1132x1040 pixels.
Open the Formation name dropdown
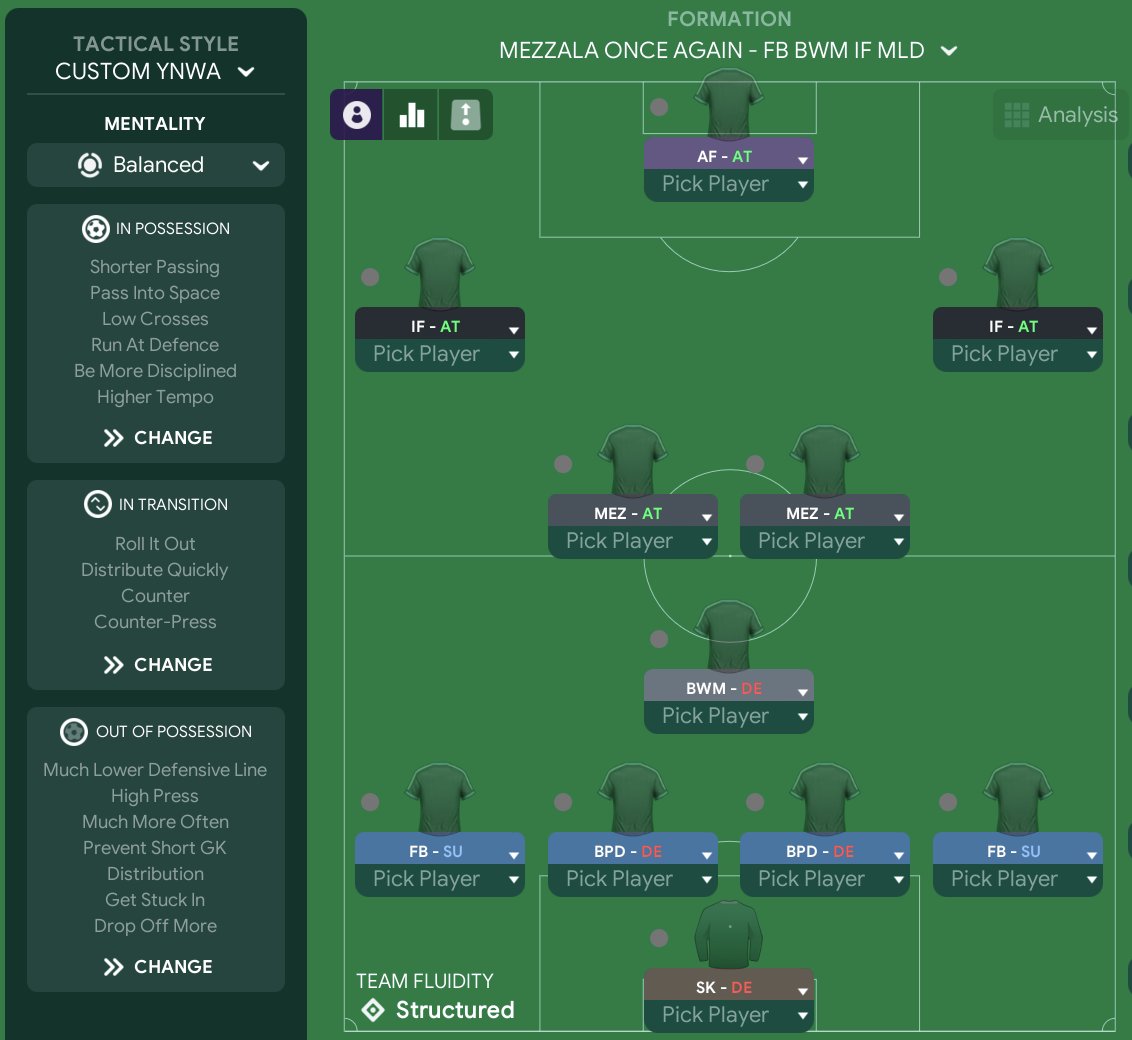[x=728, y=50]
